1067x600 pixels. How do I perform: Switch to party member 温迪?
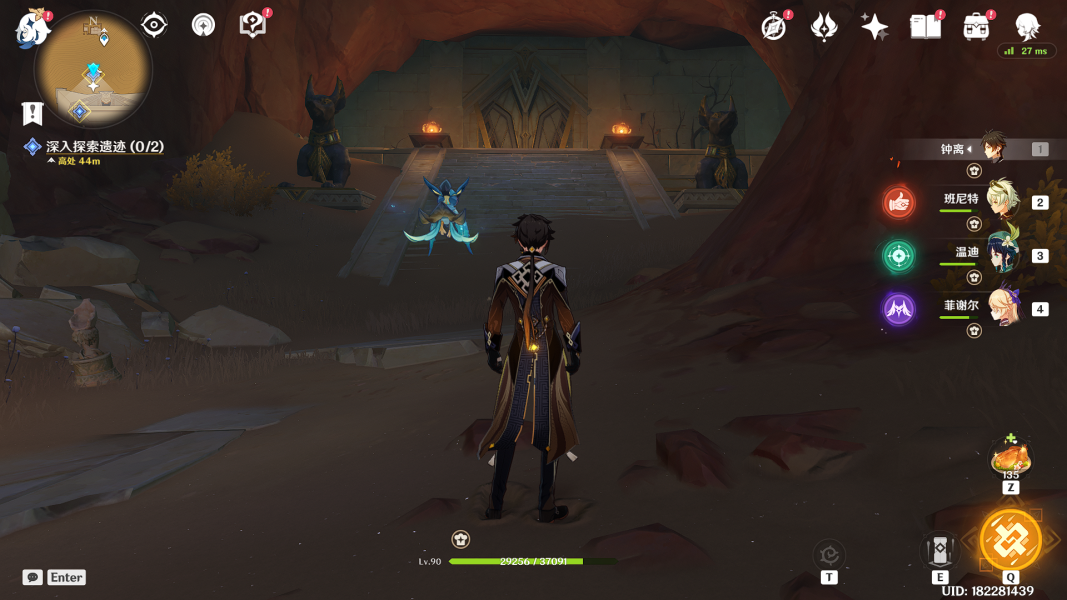(x=1003, y=254)
